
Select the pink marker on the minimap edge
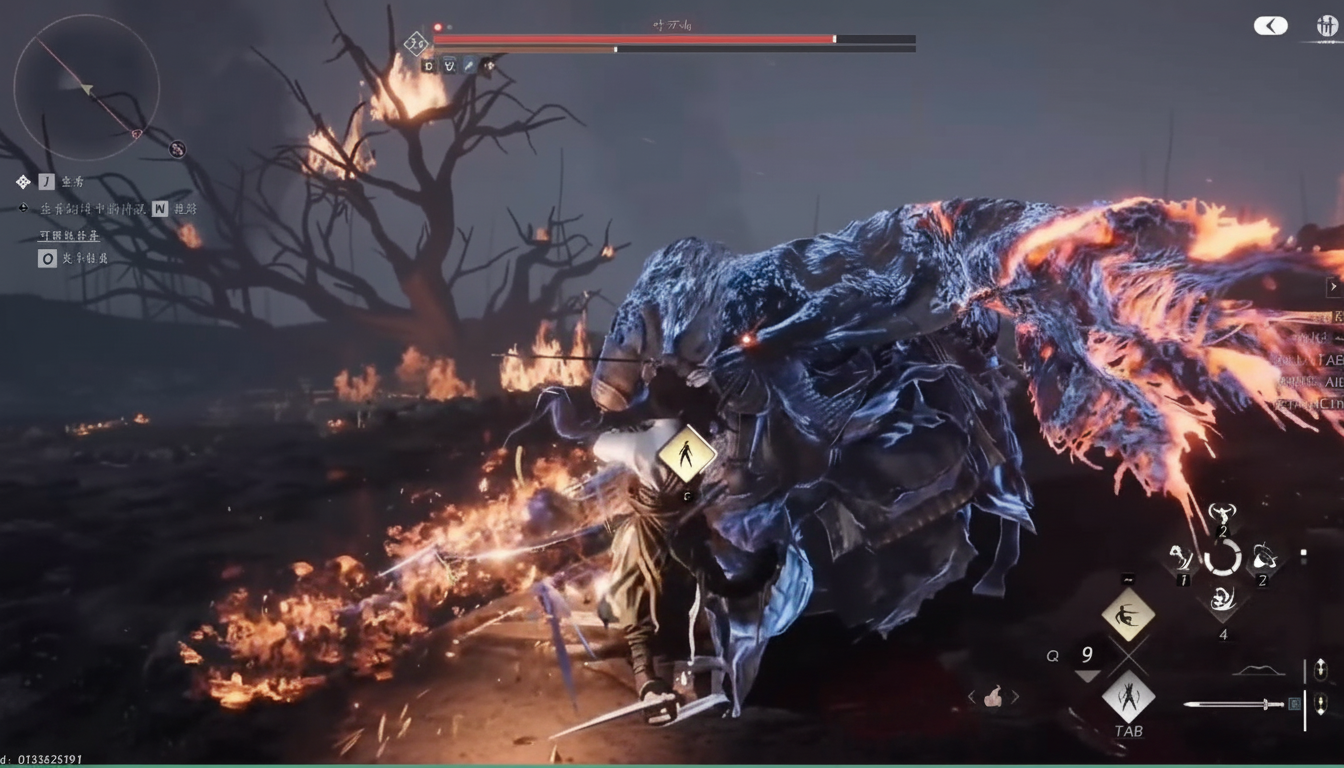137,134
